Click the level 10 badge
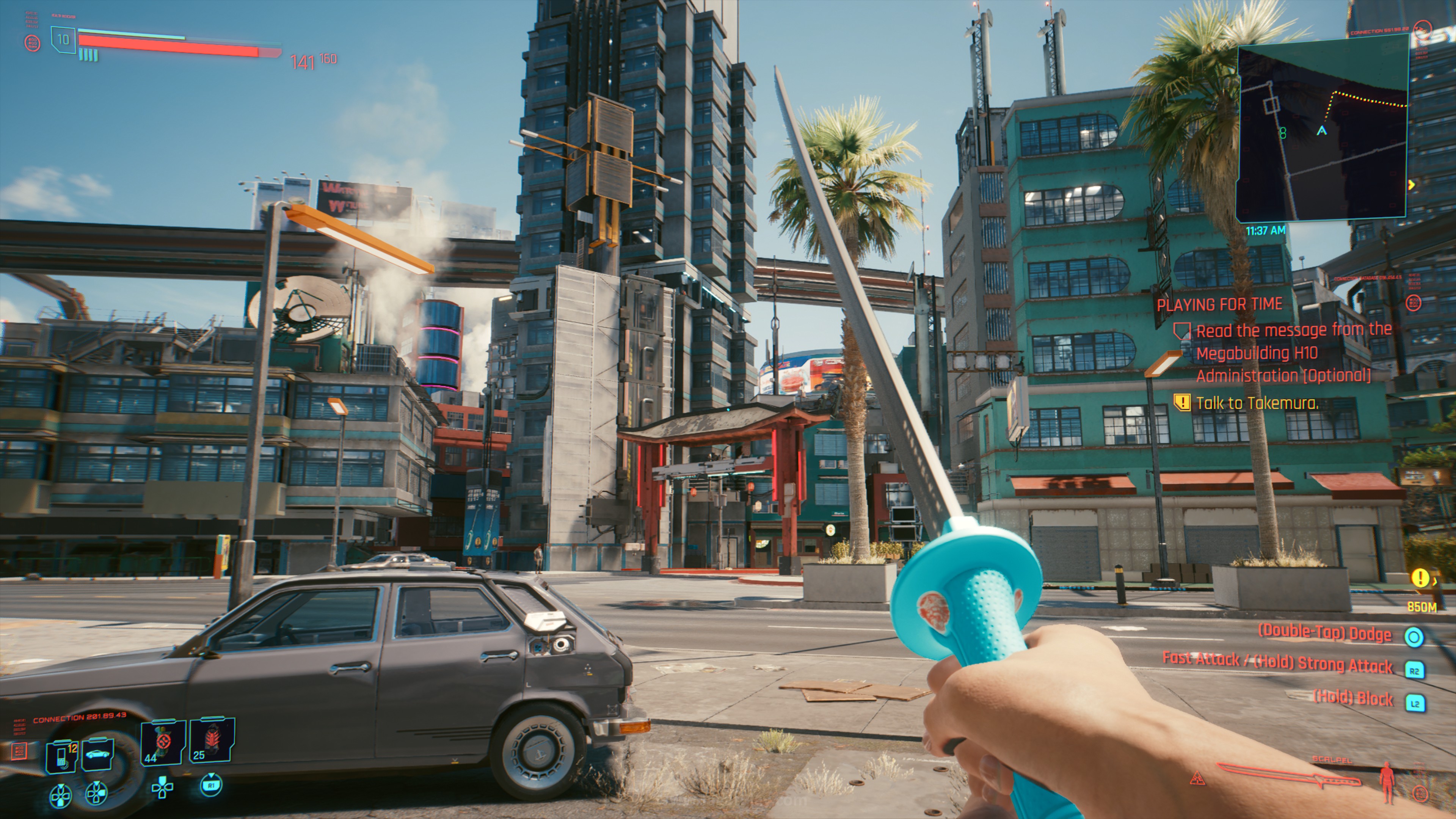This screenshot has height=819, width=1456. (63, 39)
